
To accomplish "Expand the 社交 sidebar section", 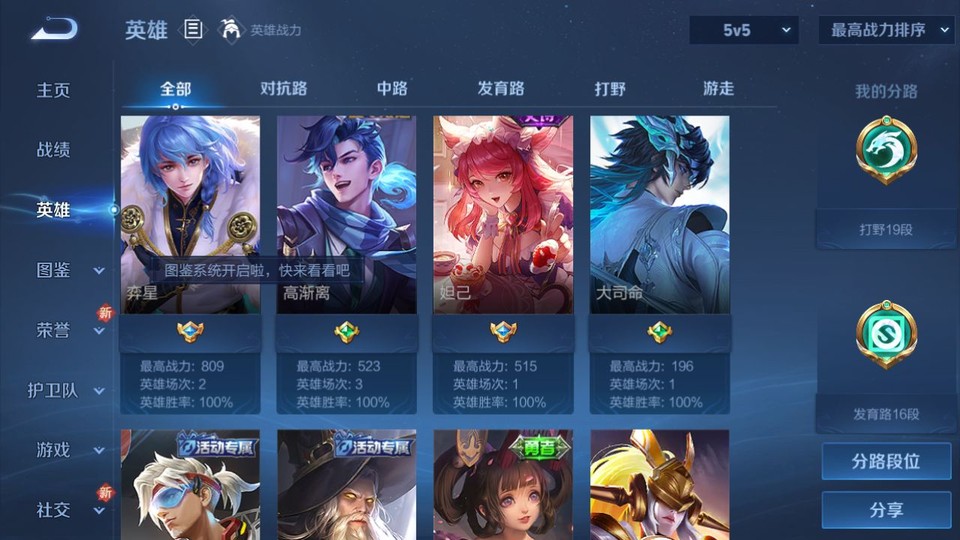I will click(x=66, y=510).
